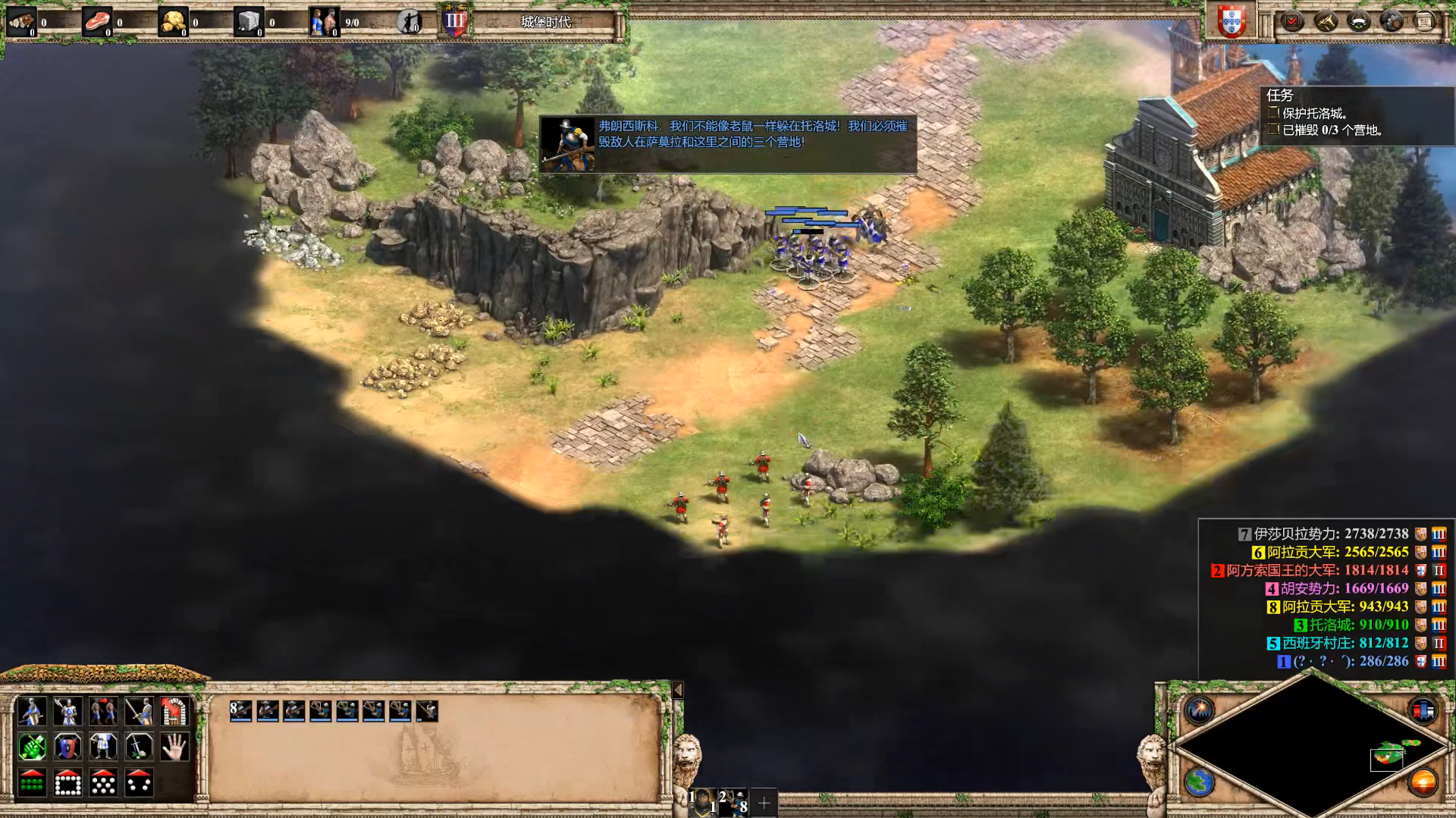1456x818 pixels.
Task: Activate the garrison command with gate icon
Action: [174, 711]
